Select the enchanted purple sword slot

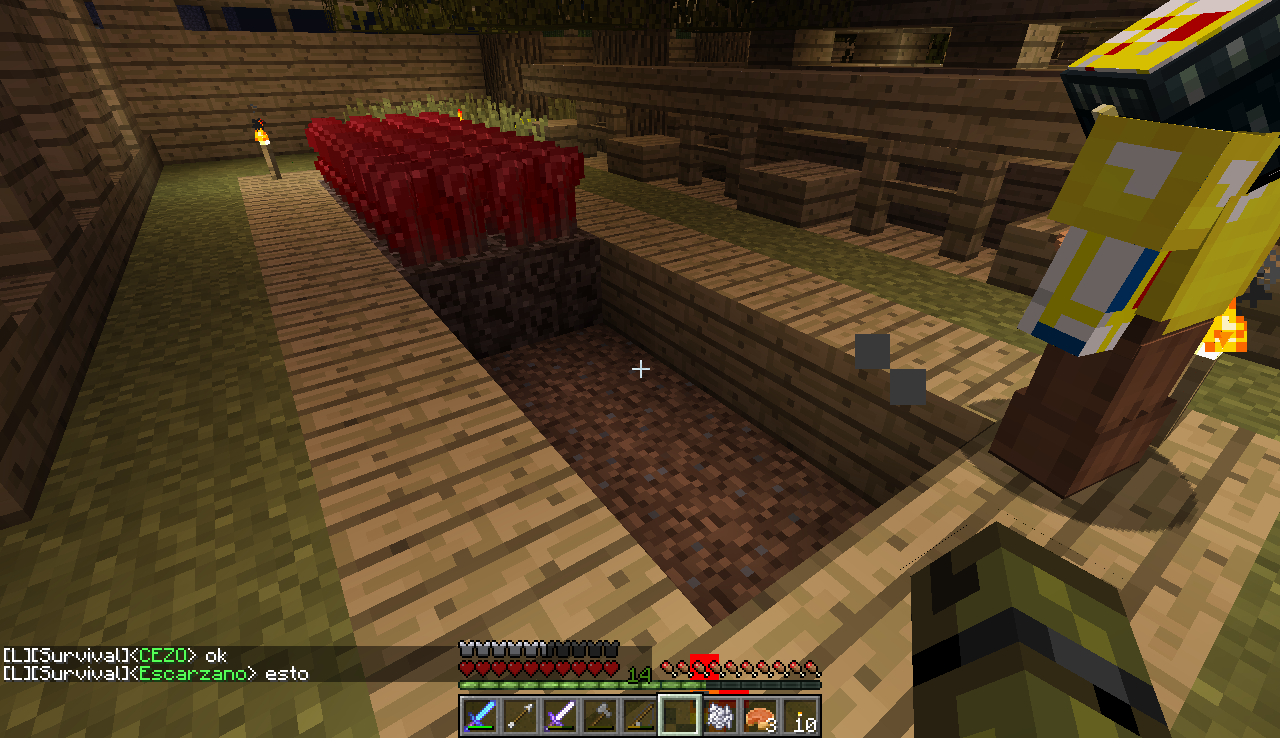pyautogui.click(x=560, y=716)
